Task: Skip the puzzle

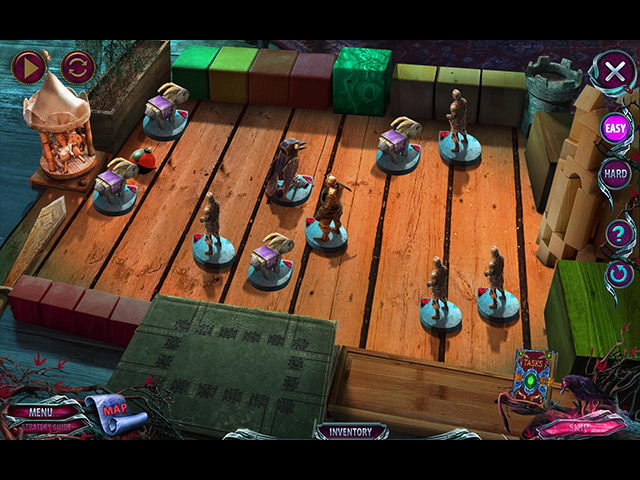Action: click(578, 426)
